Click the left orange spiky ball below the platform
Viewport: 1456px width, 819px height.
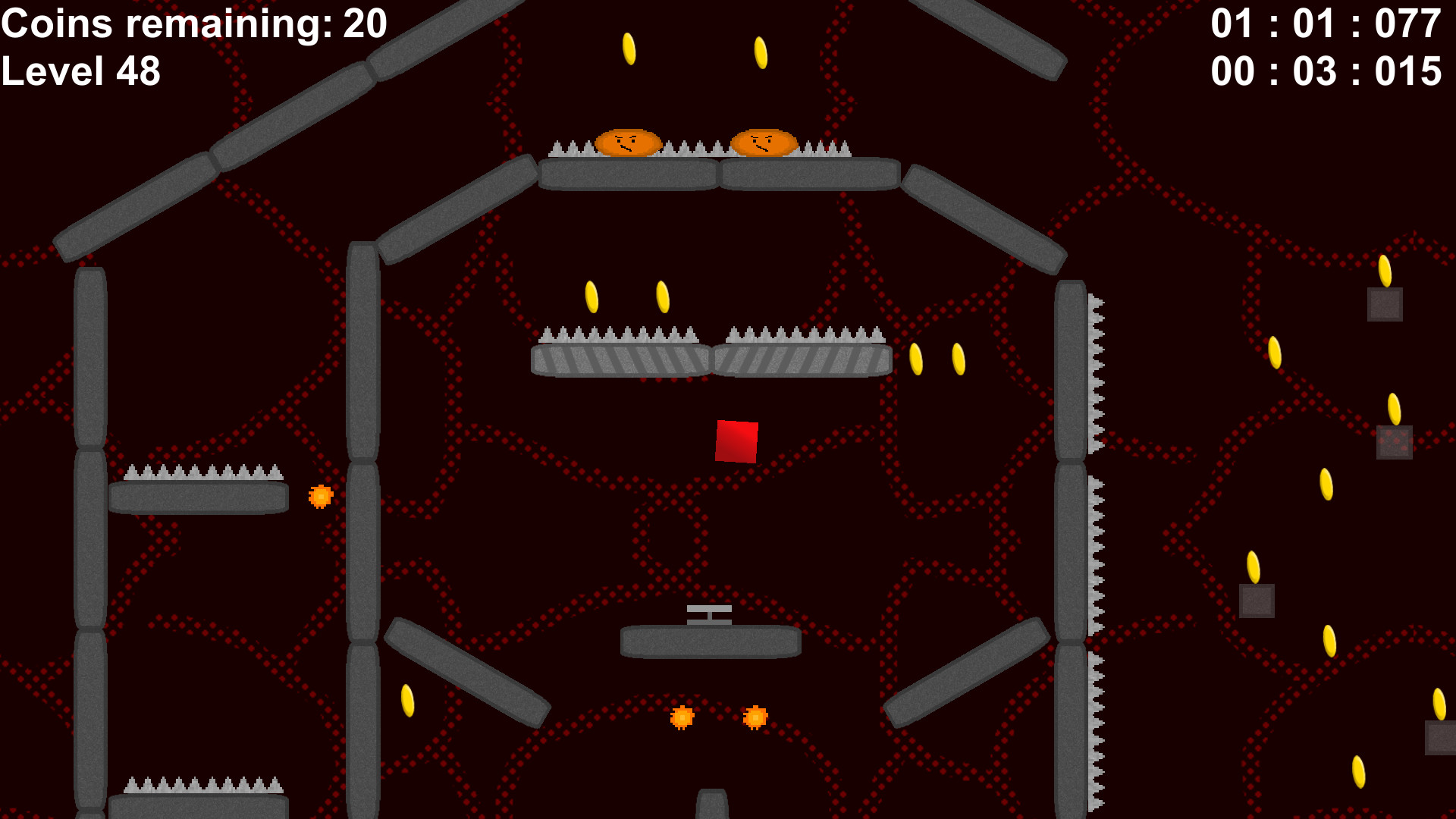point(683,717)
